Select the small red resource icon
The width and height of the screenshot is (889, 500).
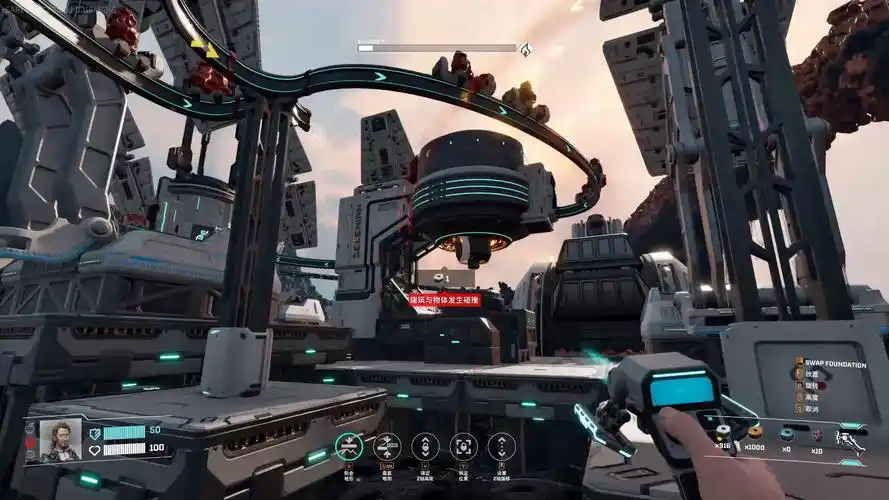[x=816, y=435]
